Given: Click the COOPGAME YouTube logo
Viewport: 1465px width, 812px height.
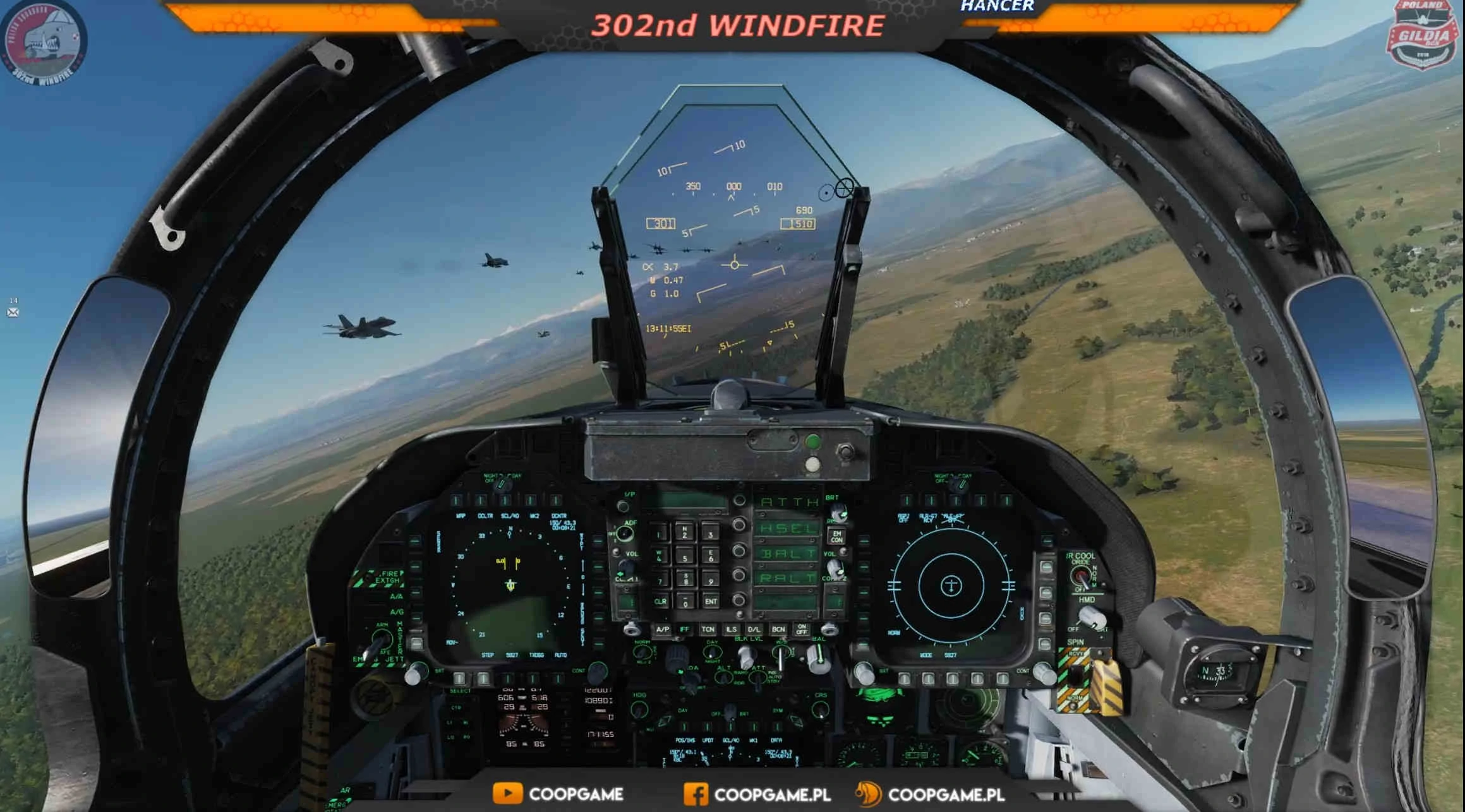Looking at the screenshot, I should (x=507, y=794).
